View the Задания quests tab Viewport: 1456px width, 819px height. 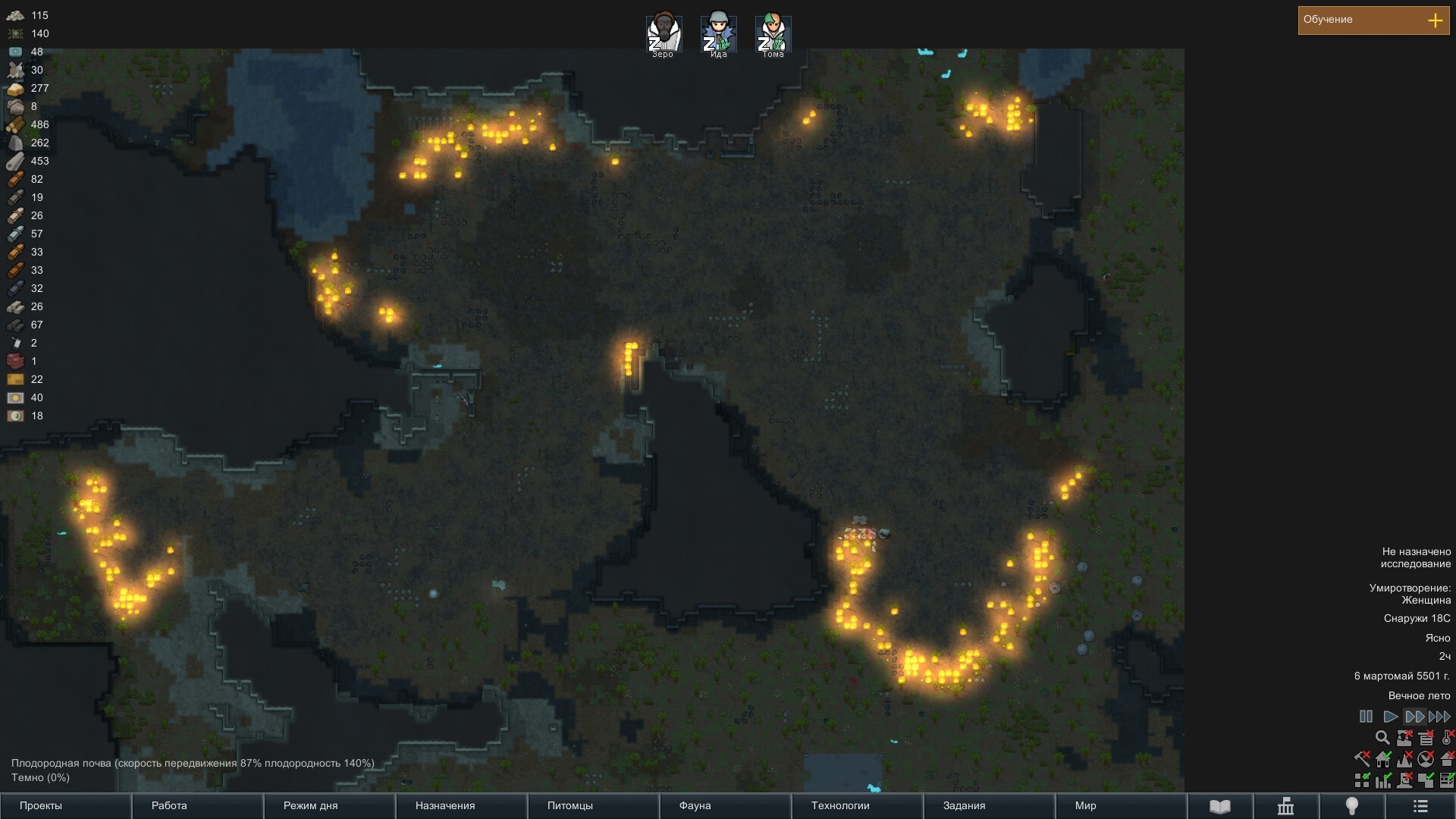(989, 806)
